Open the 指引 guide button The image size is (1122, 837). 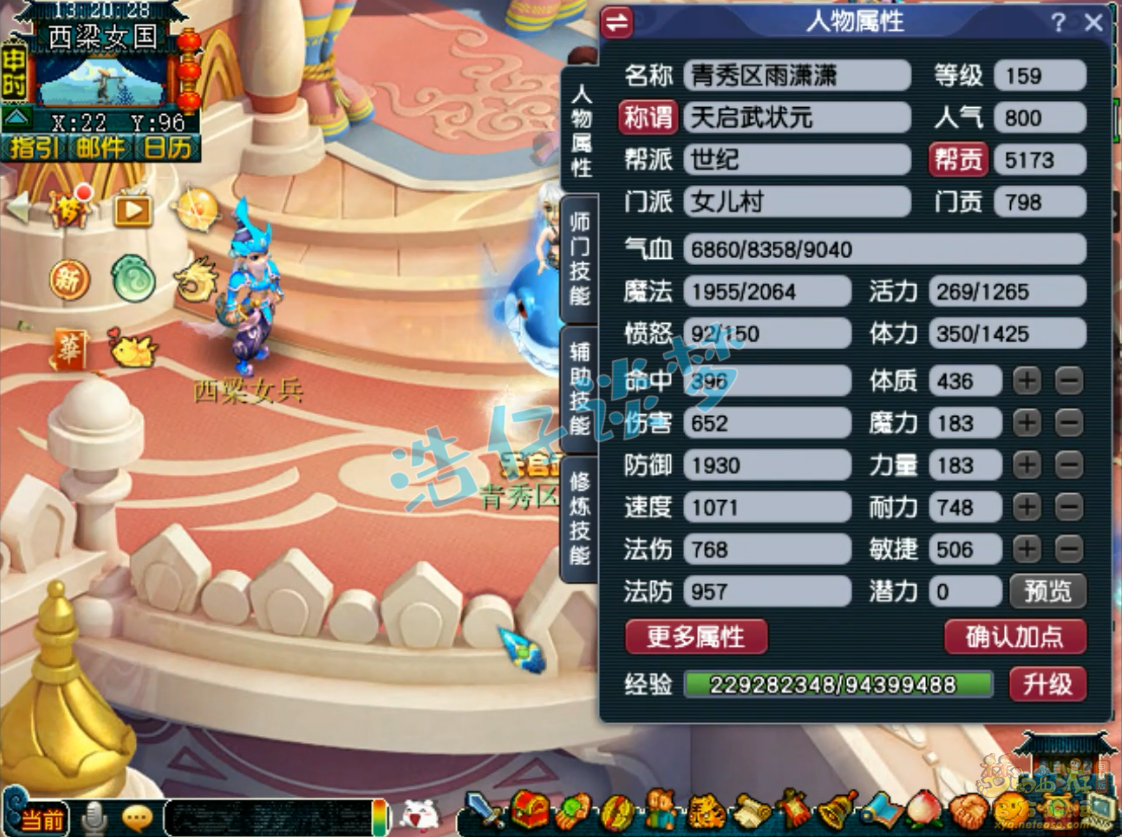[33, 148]
